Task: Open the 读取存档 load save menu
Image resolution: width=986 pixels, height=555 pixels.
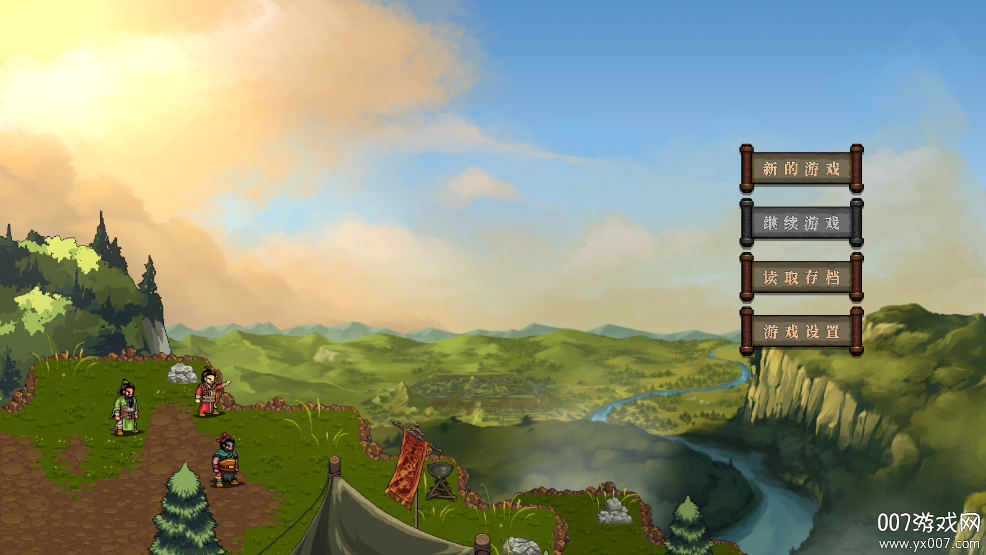Action: [x=801, y=277]
